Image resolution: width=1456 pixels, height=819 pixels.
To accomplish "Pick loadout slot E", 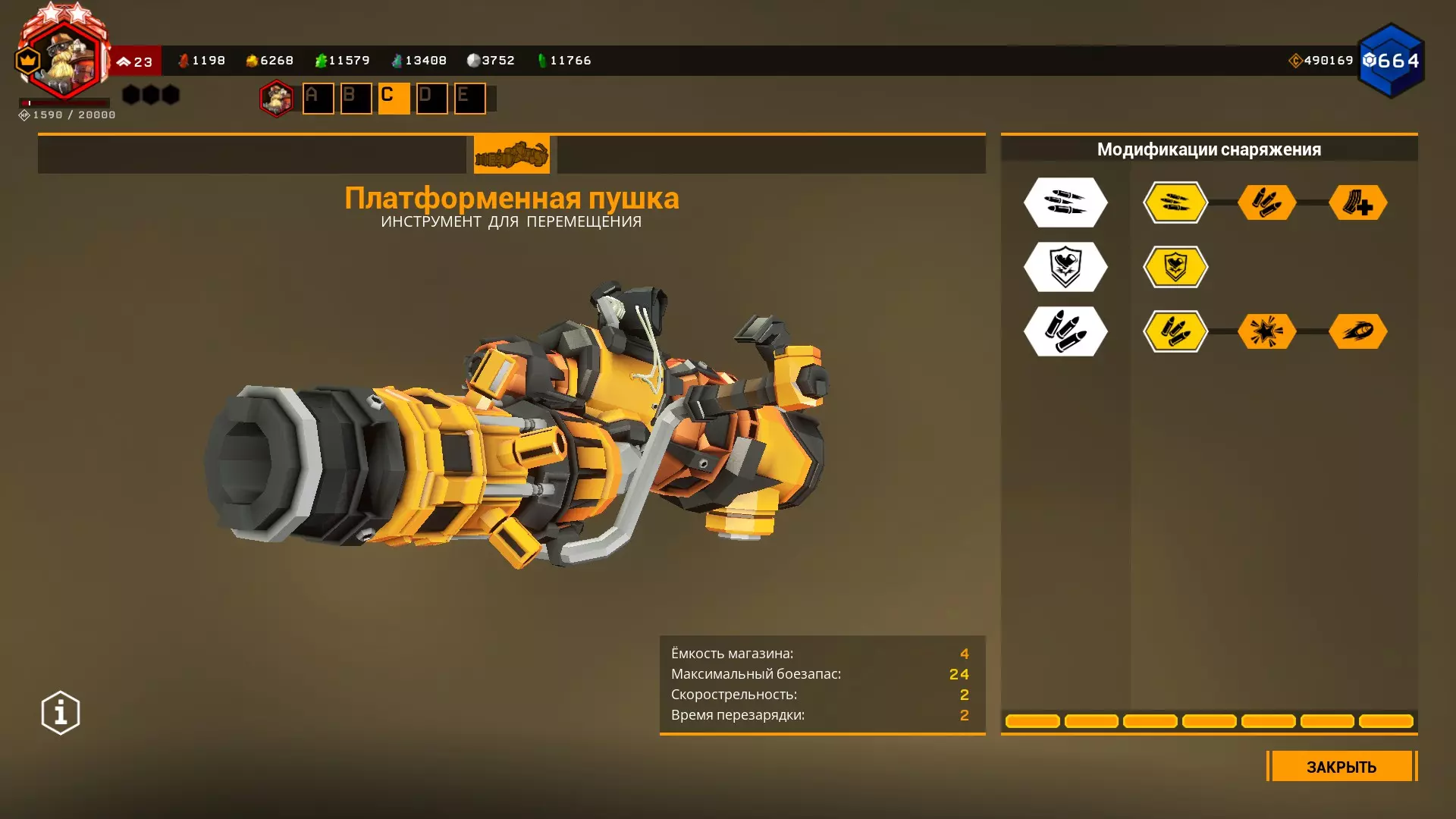I will (470, 98).
